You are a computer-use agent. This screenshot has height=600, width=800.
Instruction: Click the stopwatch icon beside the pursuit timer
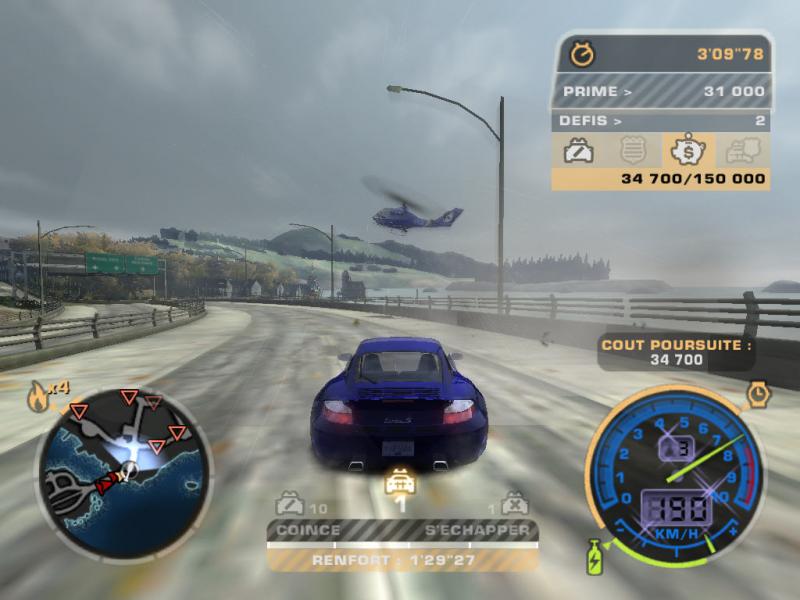pyautogui.click(x=581, y=54)
